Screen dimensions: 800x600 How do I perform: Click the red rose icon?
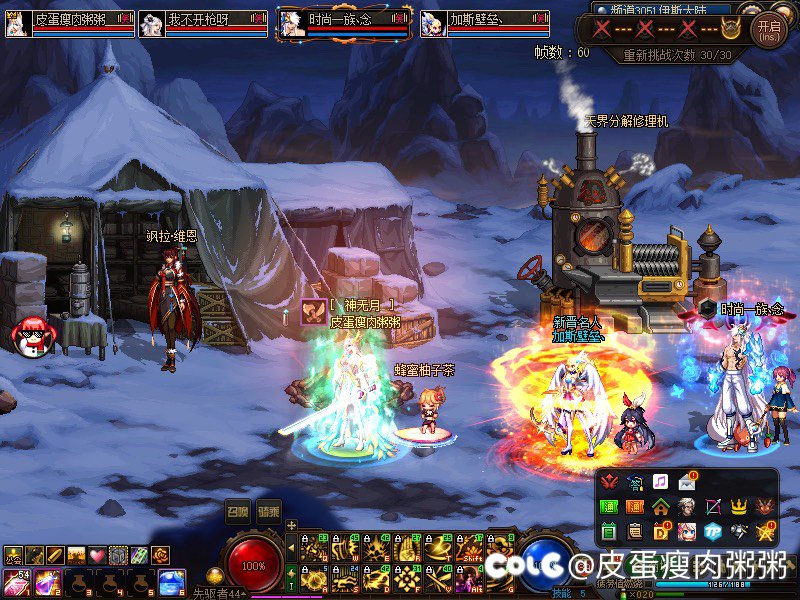[x=160, y=555]
